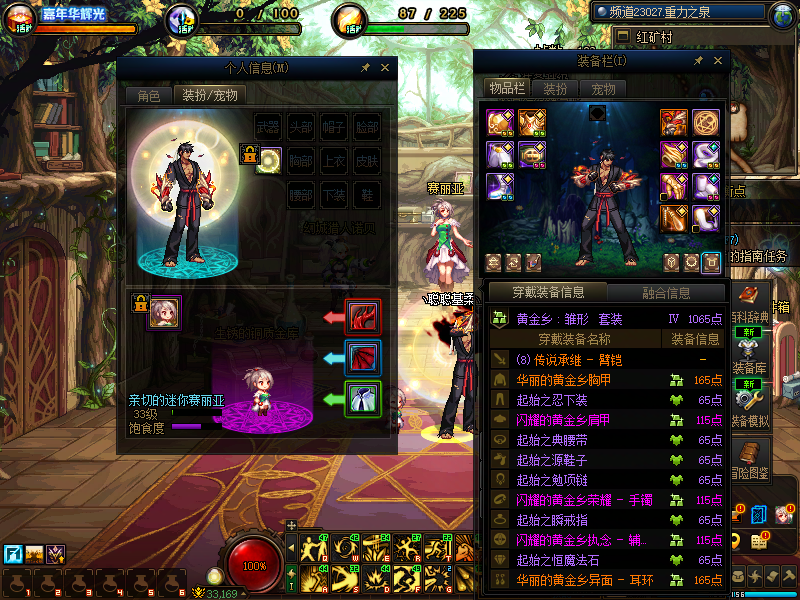Pin the 装备栏 window with the pushpin
This screenshot has width=800, height=600.
pos(698,61)
